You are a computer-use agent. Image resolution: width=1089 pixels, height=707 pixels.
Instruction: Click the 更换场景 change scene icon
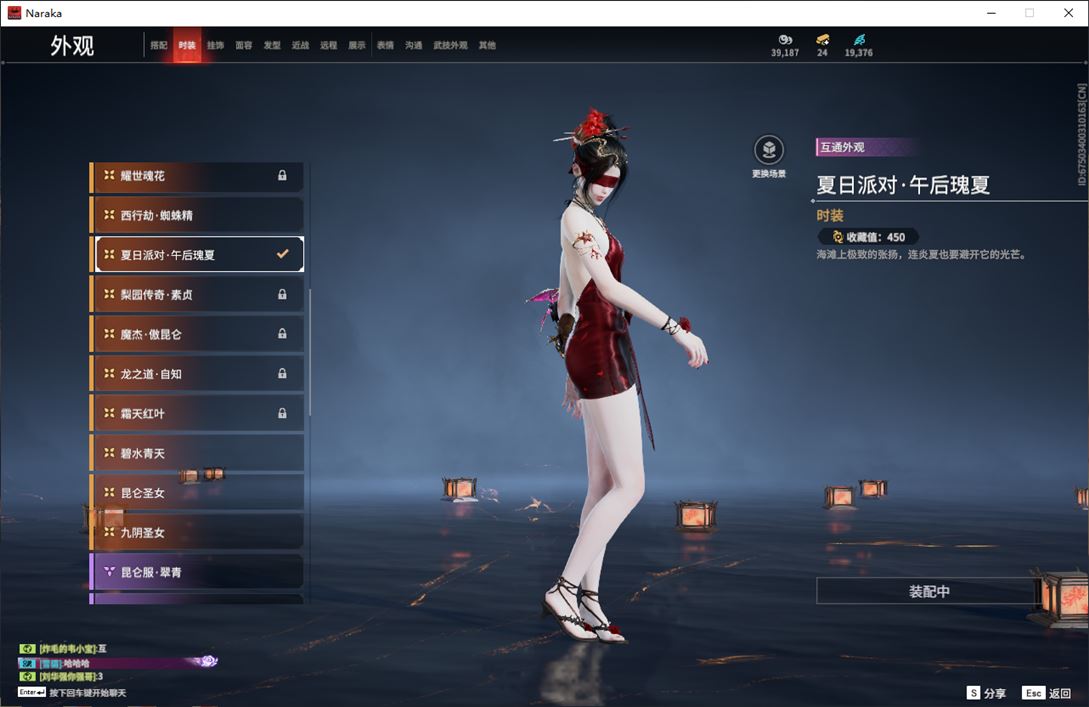coord(768,151)
